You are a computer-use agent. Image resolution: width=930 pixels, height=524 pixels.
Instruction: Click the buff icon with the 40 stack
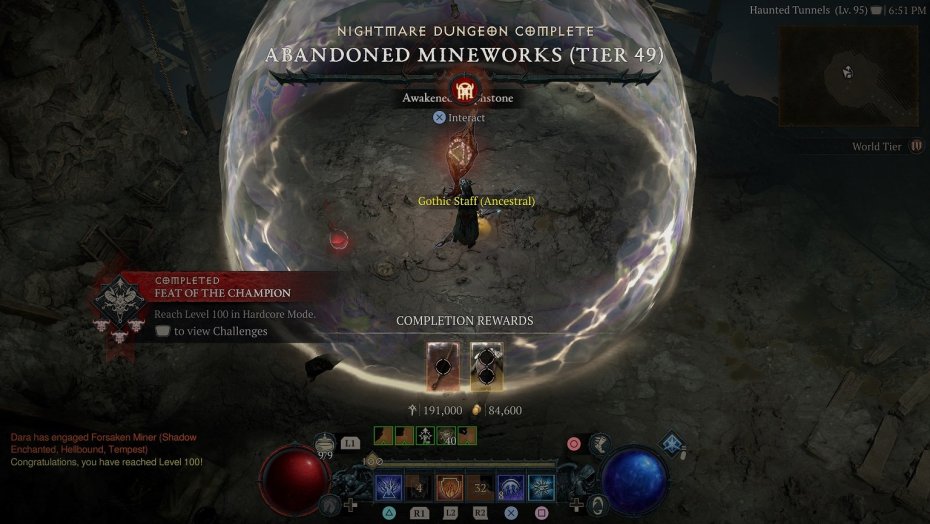click(446, 435)
